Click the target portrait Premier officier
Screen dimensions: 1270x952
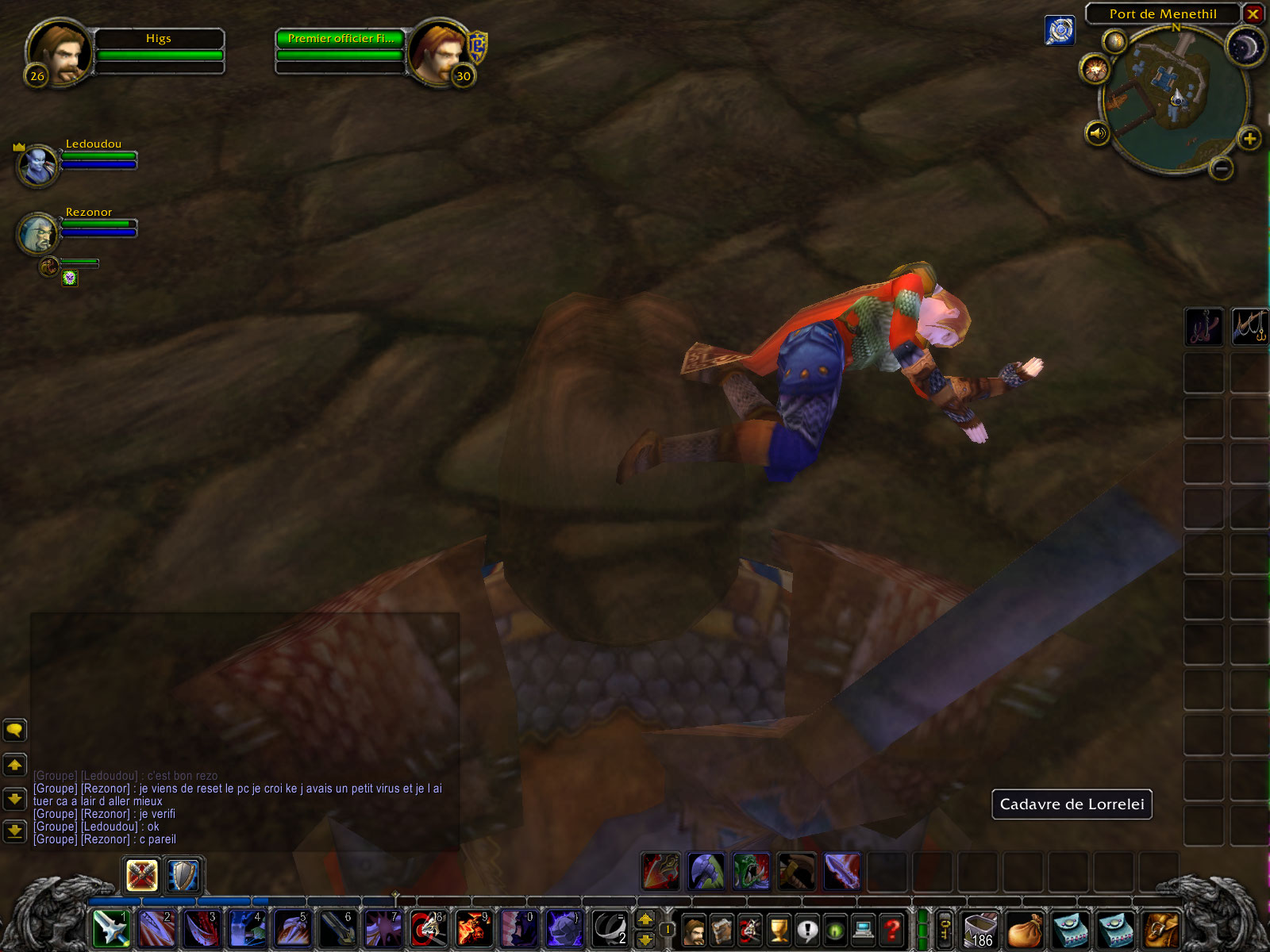click(x=437, y=51)
